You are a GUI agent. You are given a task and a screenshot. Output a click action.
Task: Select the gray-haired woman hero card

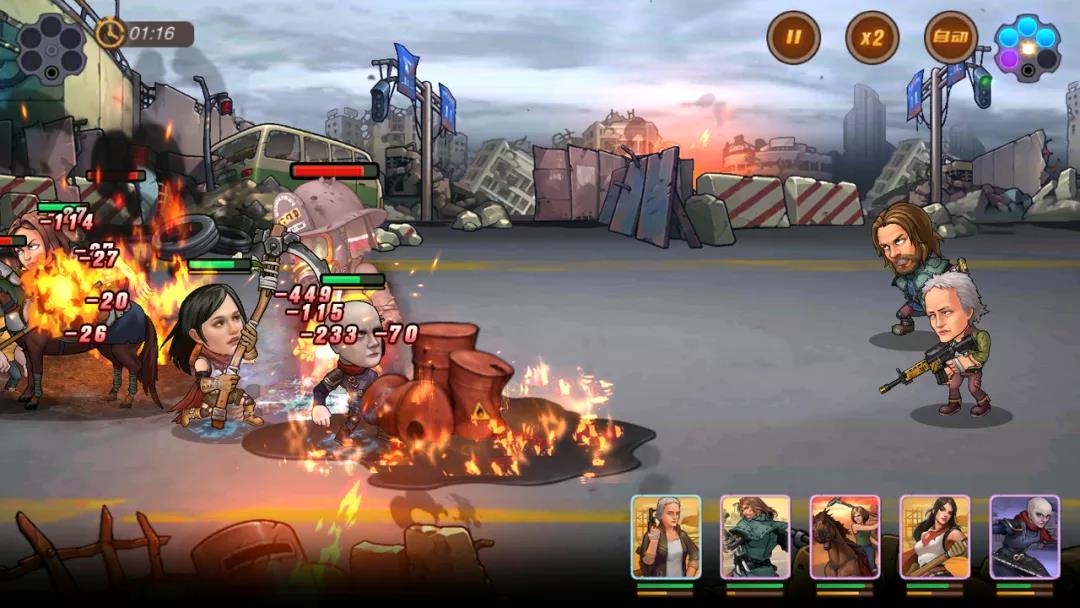(665, 537)
